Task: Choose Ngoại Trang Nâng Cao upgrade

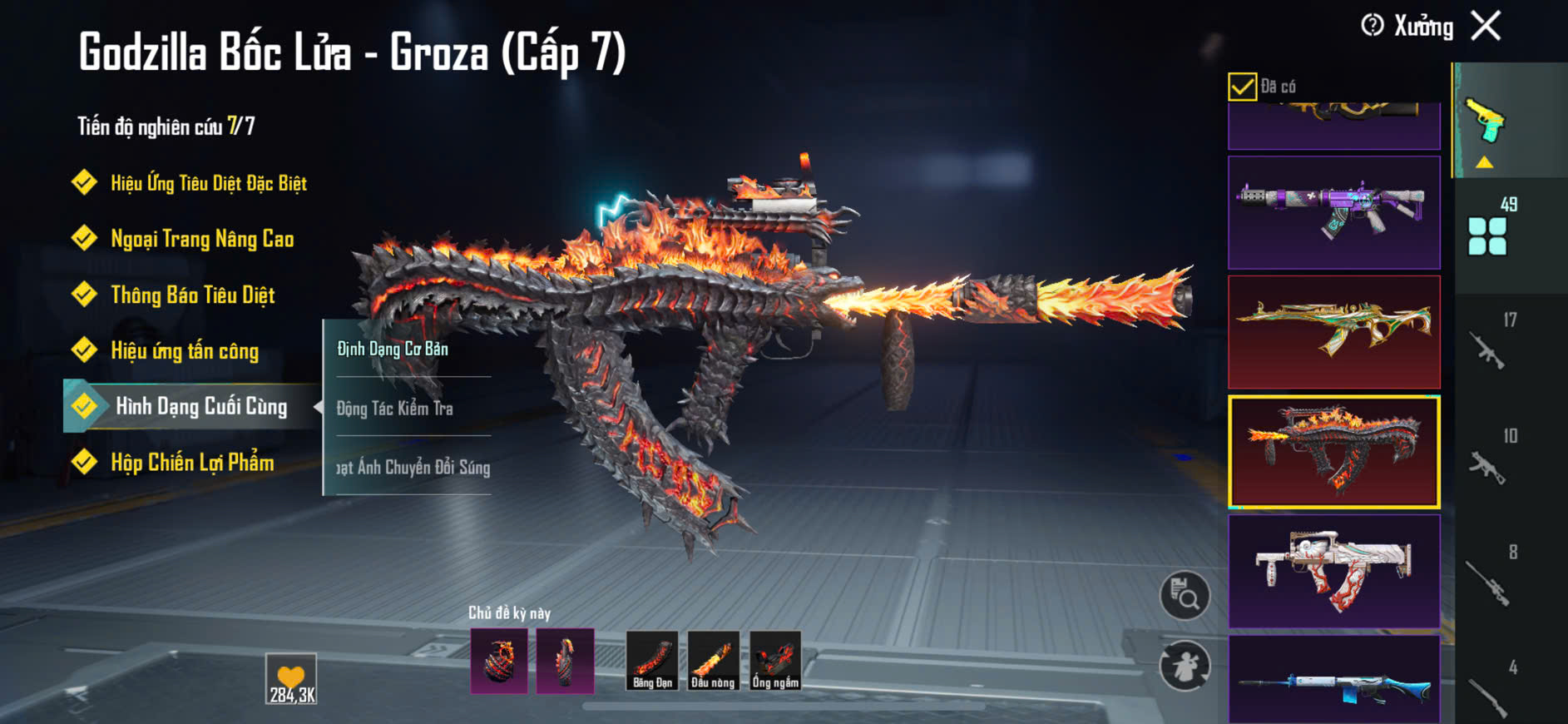Action: pos(202,240)
